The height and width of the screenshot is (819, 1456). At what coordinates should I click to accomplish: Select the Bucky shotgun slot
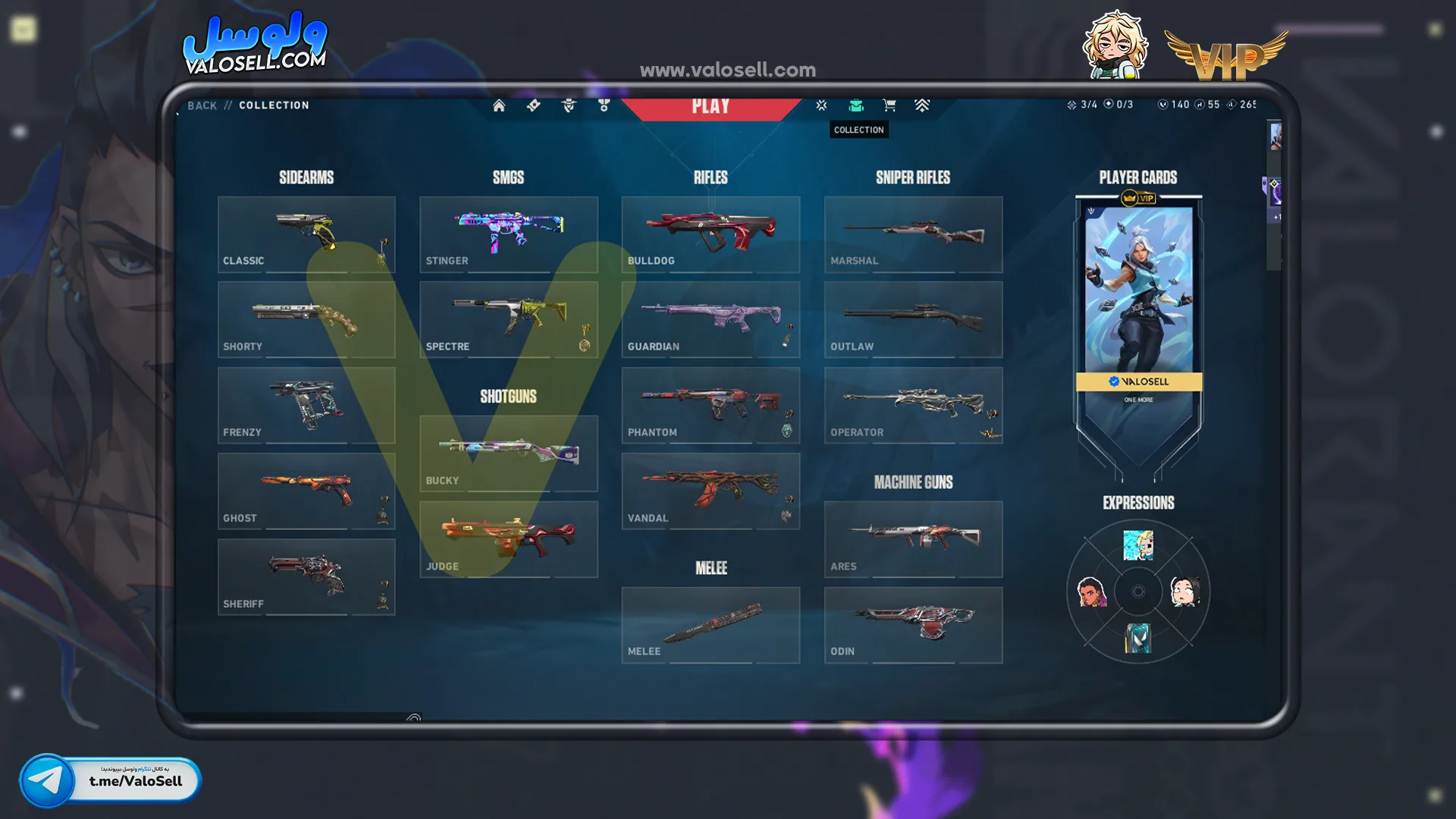(x=508, y=453)
